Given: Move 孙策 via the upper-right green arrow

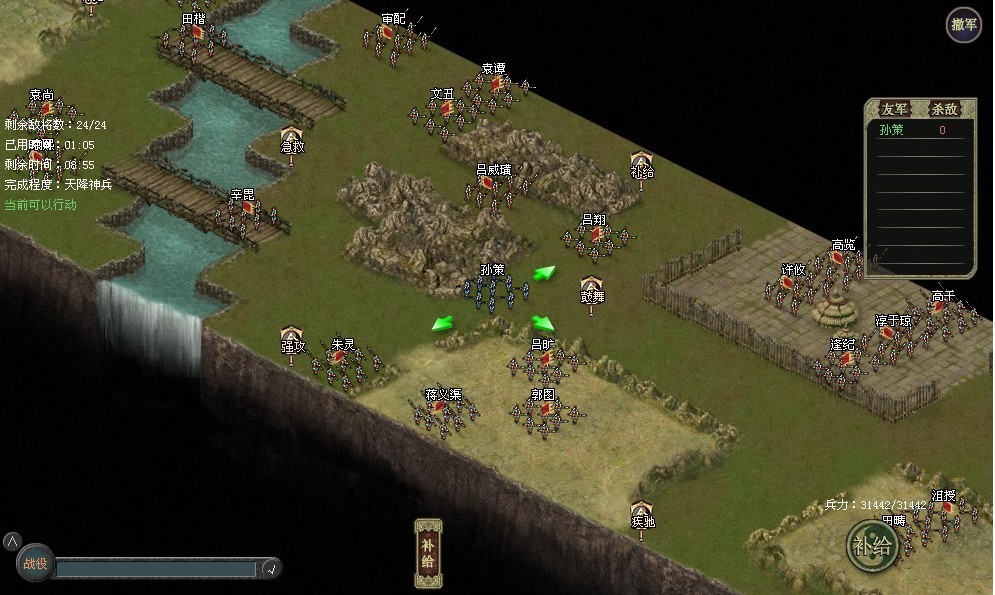Looking at the screenshot, I should click(544, 273).
